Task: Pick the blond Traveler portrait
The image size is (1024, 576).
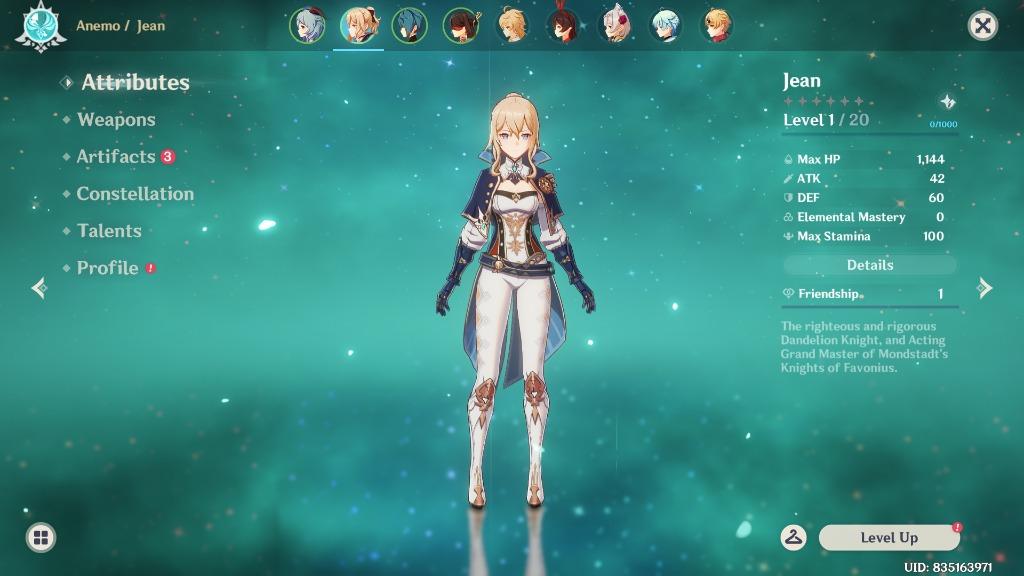Action: pos(512,26)
